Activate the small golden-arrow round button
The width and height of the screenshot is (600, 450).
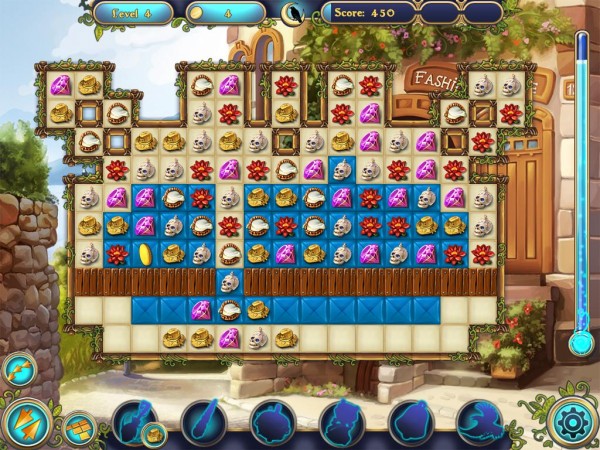(x=19, y=369)
